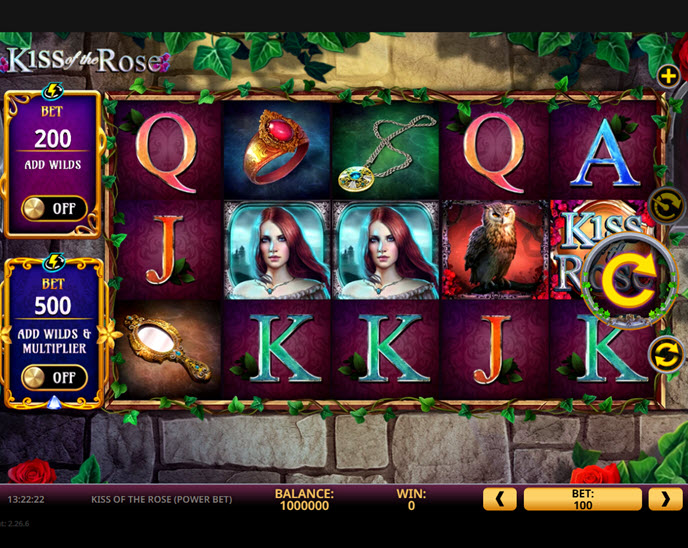The width and height of the screenshot is (688, 548).
Task: Decrease the bet with the left arrow
Action: 499,499
